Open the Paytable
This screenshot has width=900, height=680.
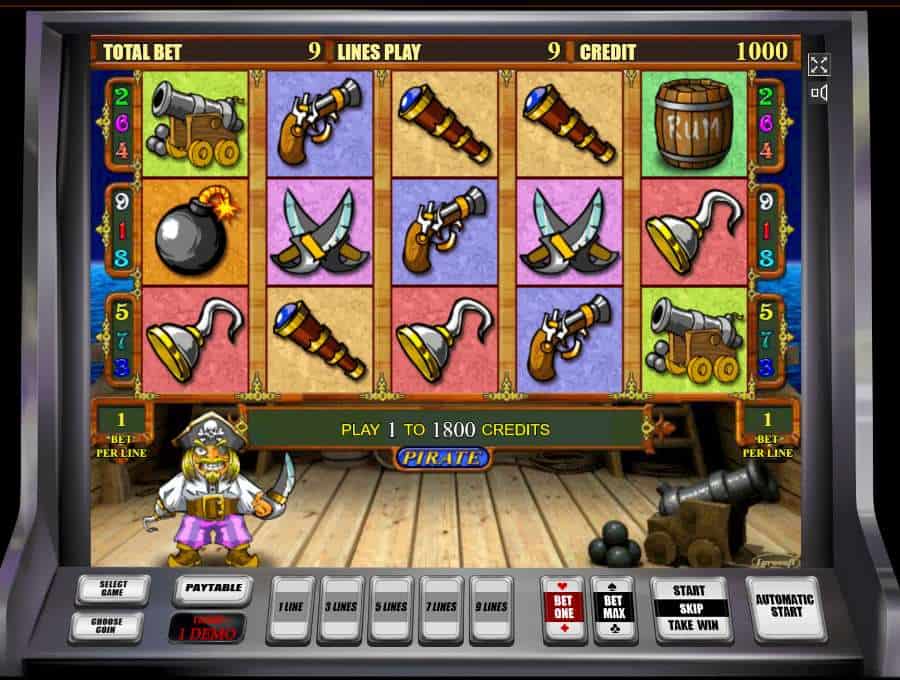(x=212, y=589)
